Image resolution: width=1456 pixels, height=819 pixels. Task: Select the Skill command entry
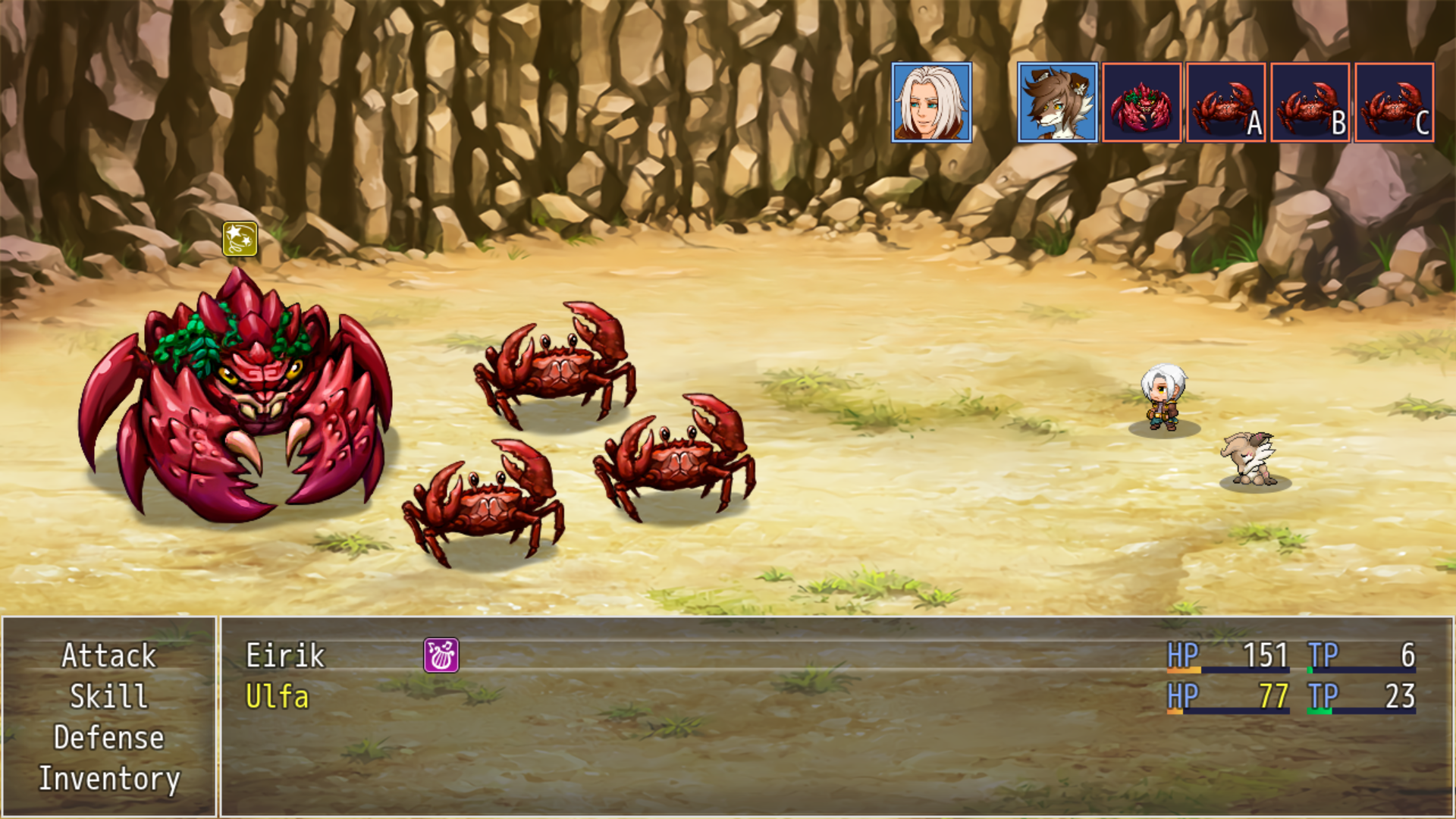[x=108, y=697]
